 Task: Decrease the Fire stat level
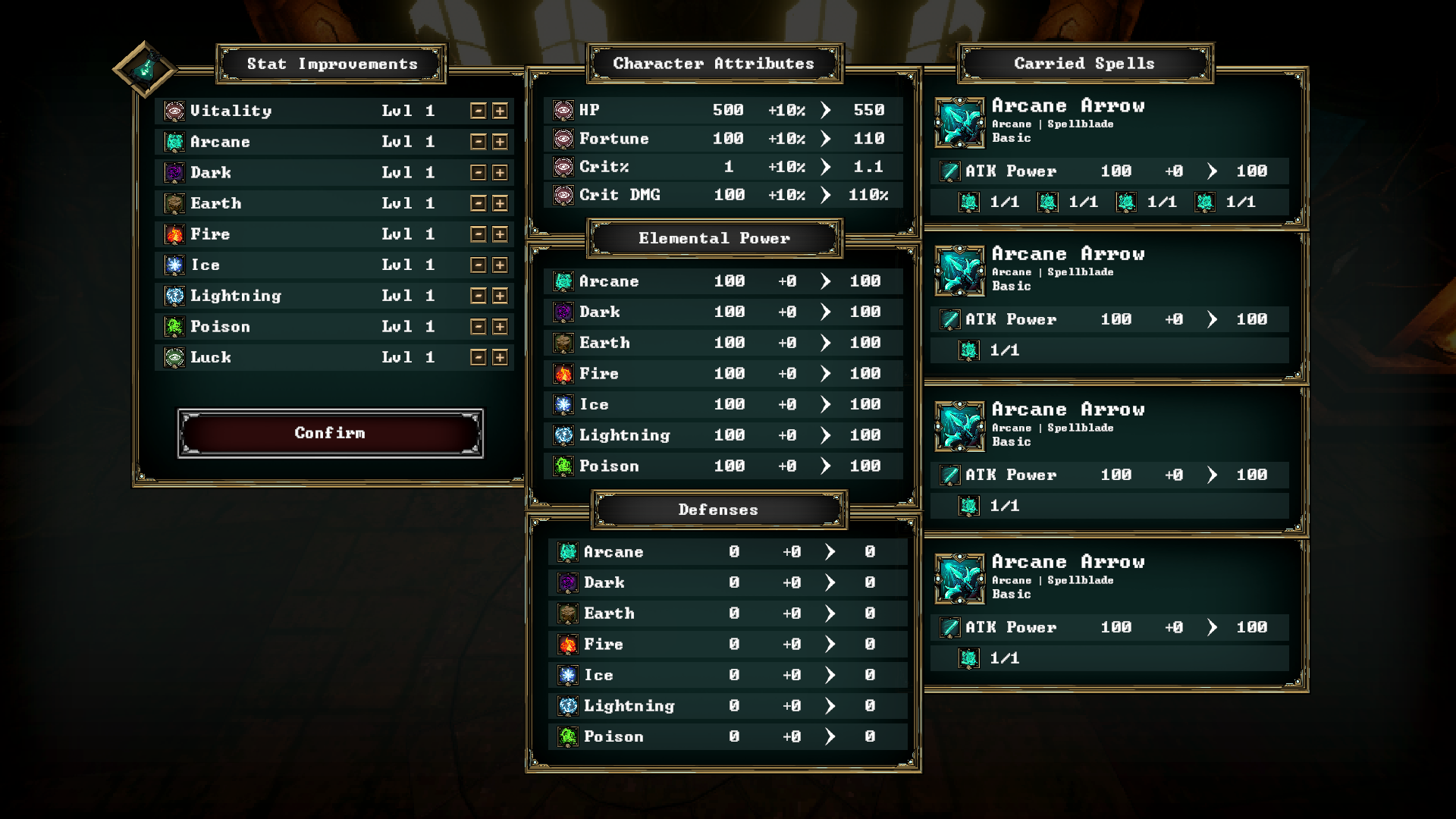(478, 234)
